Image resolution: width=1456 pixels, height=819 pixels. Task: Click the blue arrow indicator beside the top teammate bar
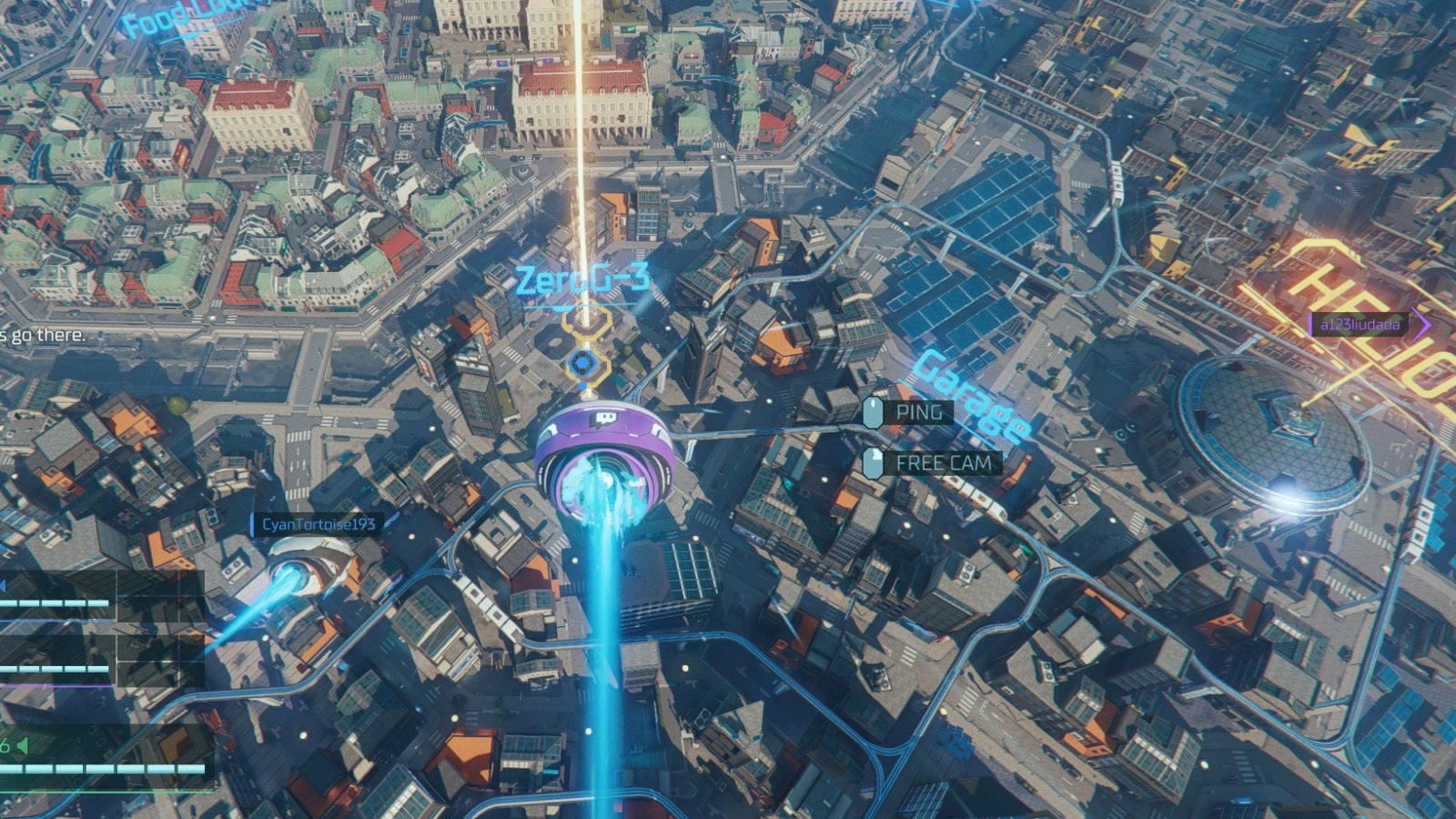(5, 585)
